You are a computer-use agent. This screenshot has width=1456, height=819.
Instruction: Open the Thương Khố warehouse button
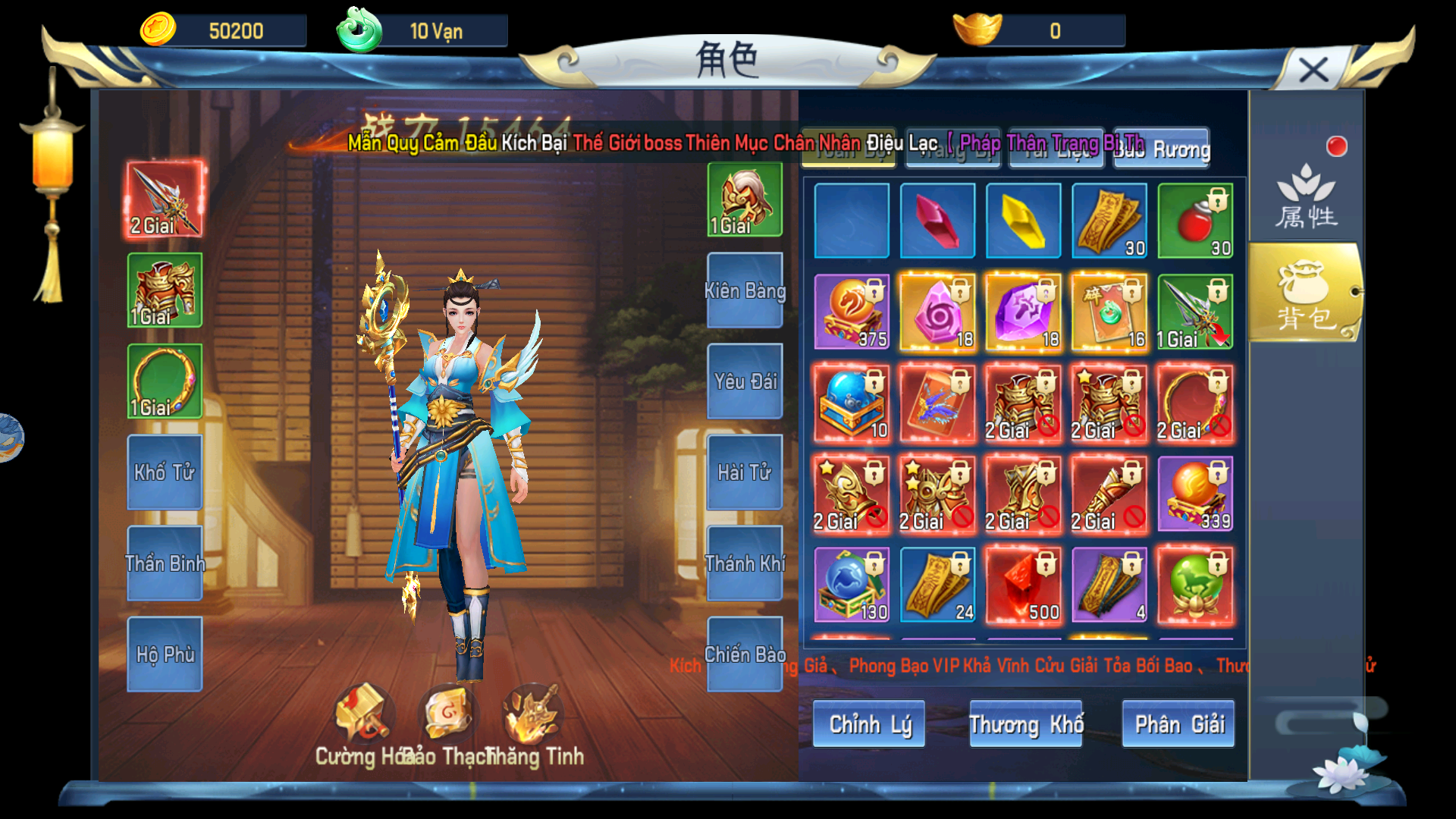point(1025,724)
